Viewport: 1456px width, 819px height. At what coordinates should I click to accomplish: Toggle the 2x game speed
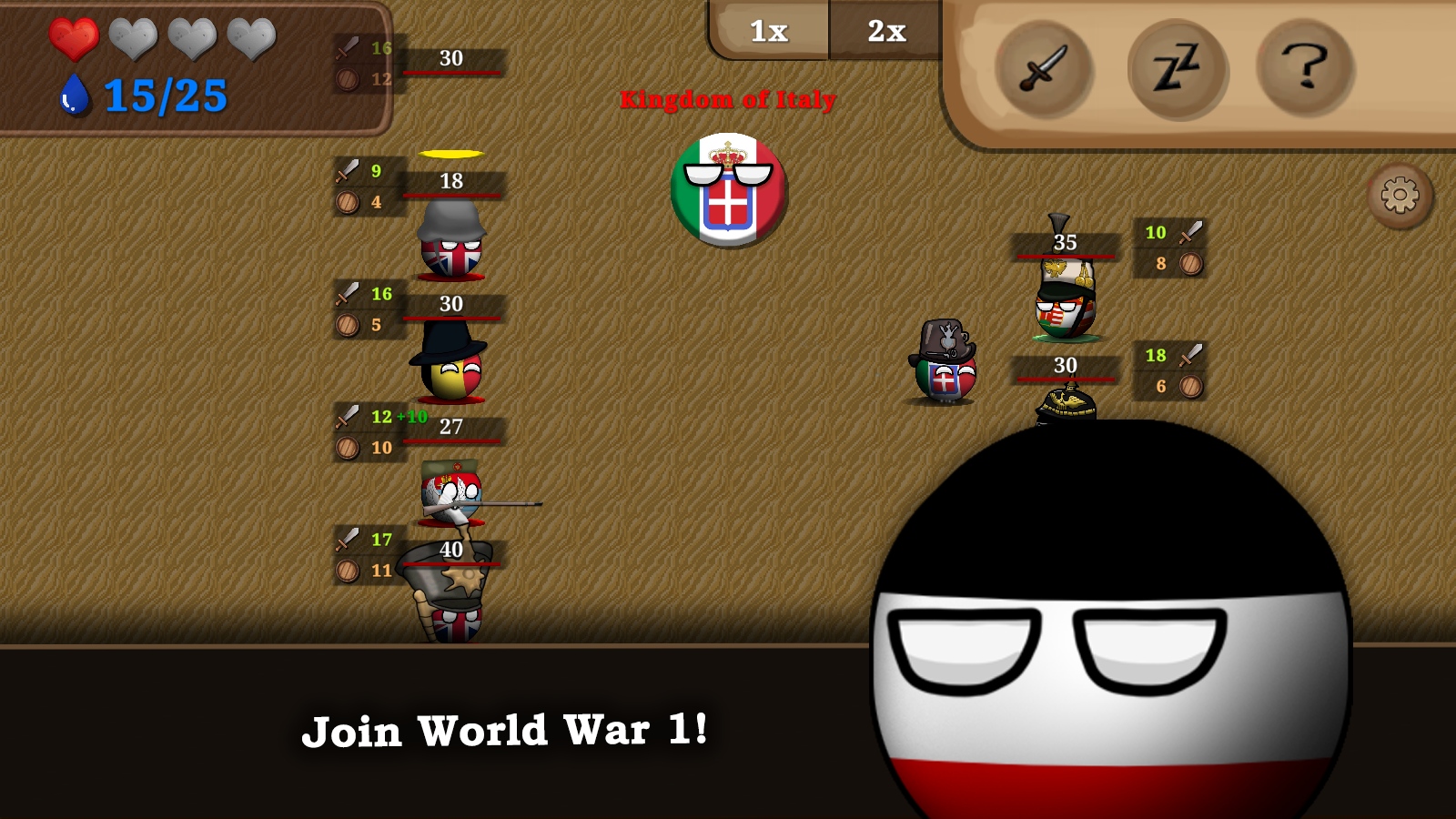(x=885, y=31)
